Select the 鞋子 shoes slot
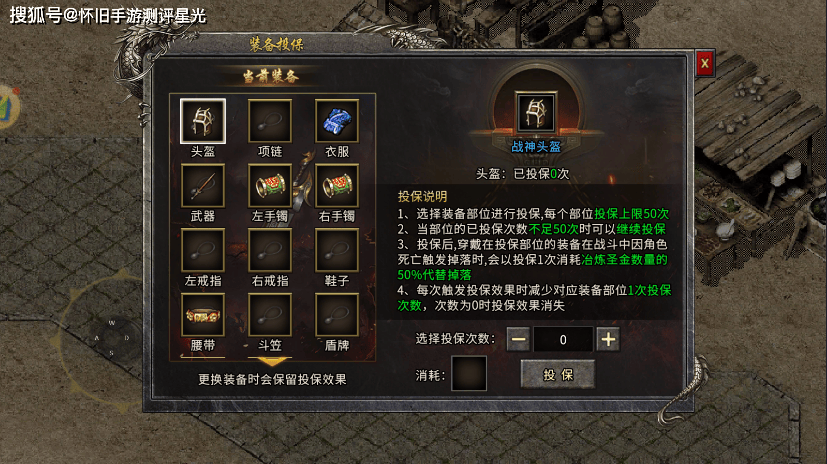The image size is (827, 464). 337,249
